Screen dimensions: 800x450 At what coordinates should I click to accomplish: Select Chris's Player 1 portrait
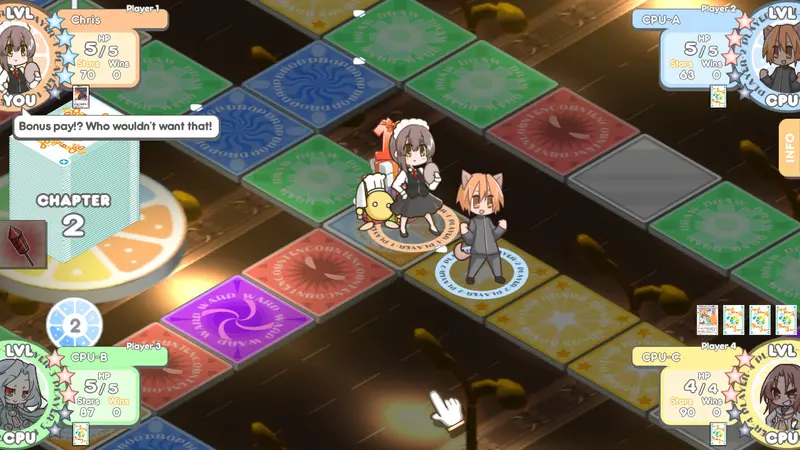click(24, 53)
